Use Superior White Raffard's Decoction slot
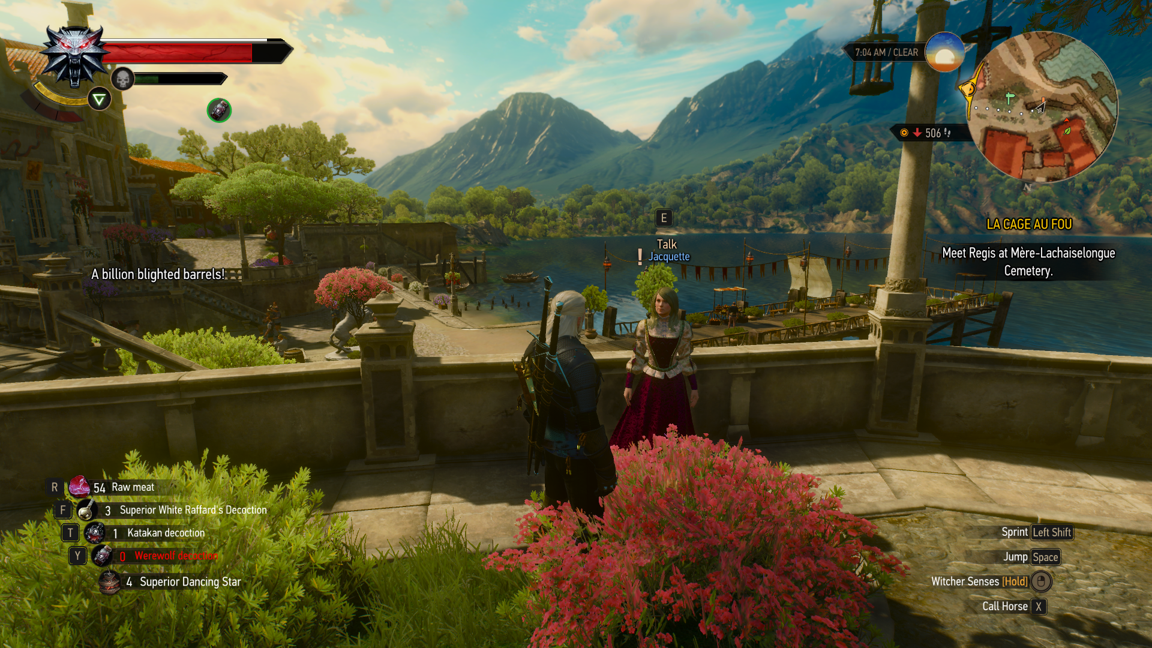The height and width of the screenshot is (648, 1152). pos(87,510)
